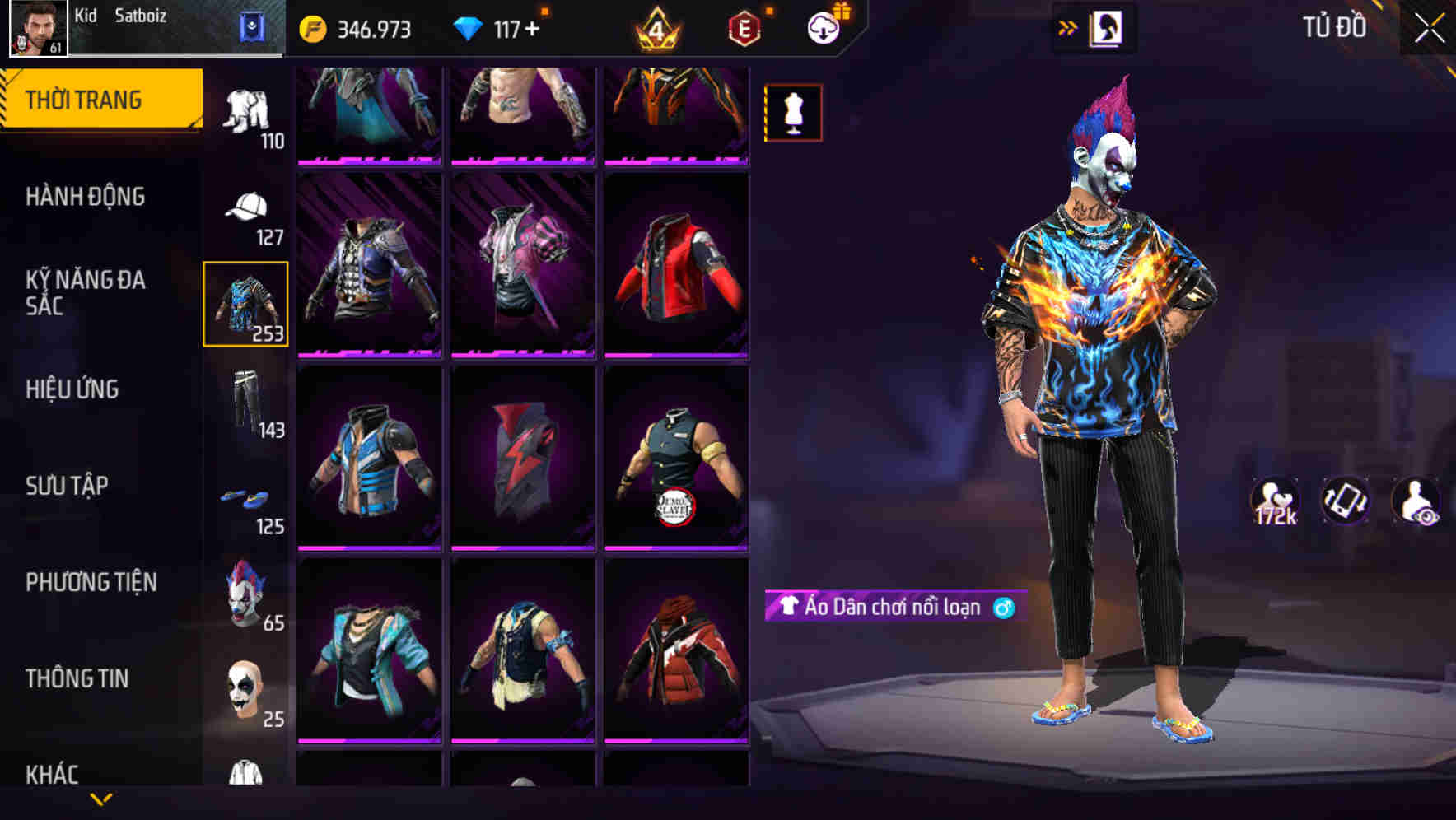Open the outfit card icon near TỦ ĐỒ
The height and width of the screenshot is (820, 1456).
point(1106,27)
